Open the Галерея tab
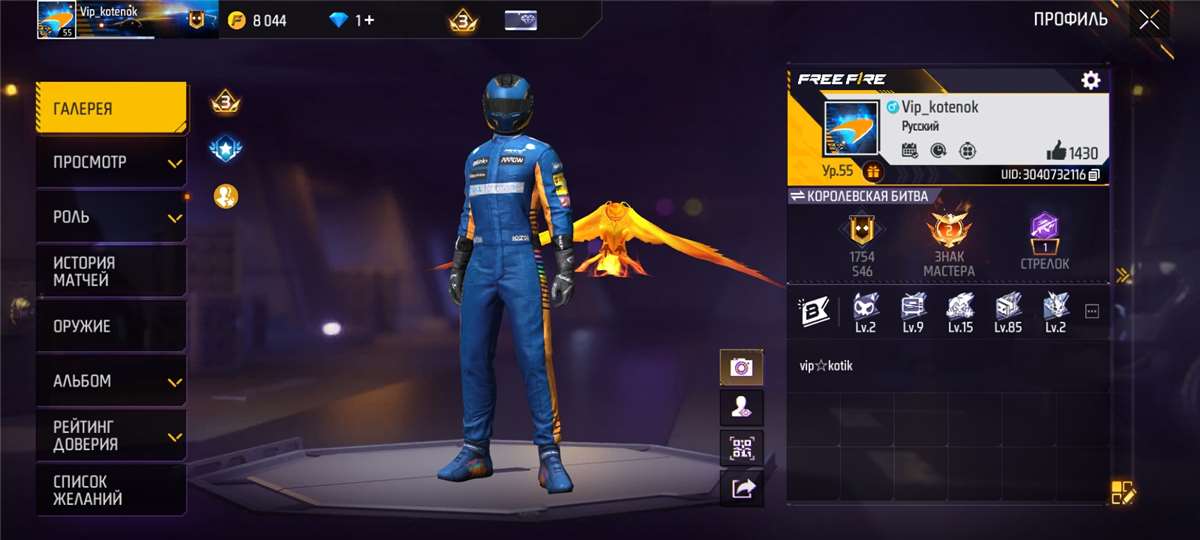The height and width of the screenshot is (540, 1200). [111, 109]
